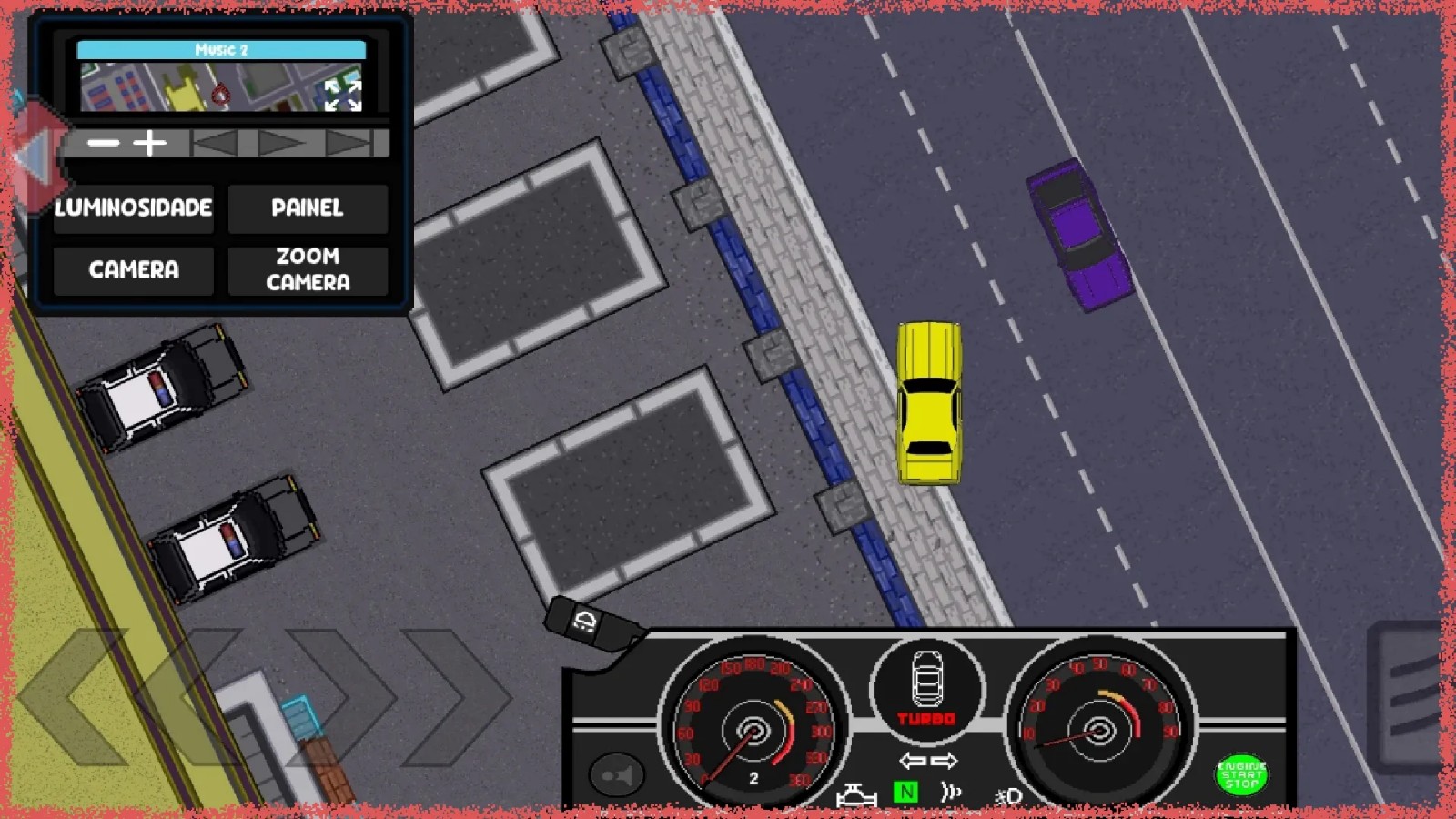This screenshot has height=819, width=1456.
Task: Raise the music volume with plus
Action: point(150,143)
